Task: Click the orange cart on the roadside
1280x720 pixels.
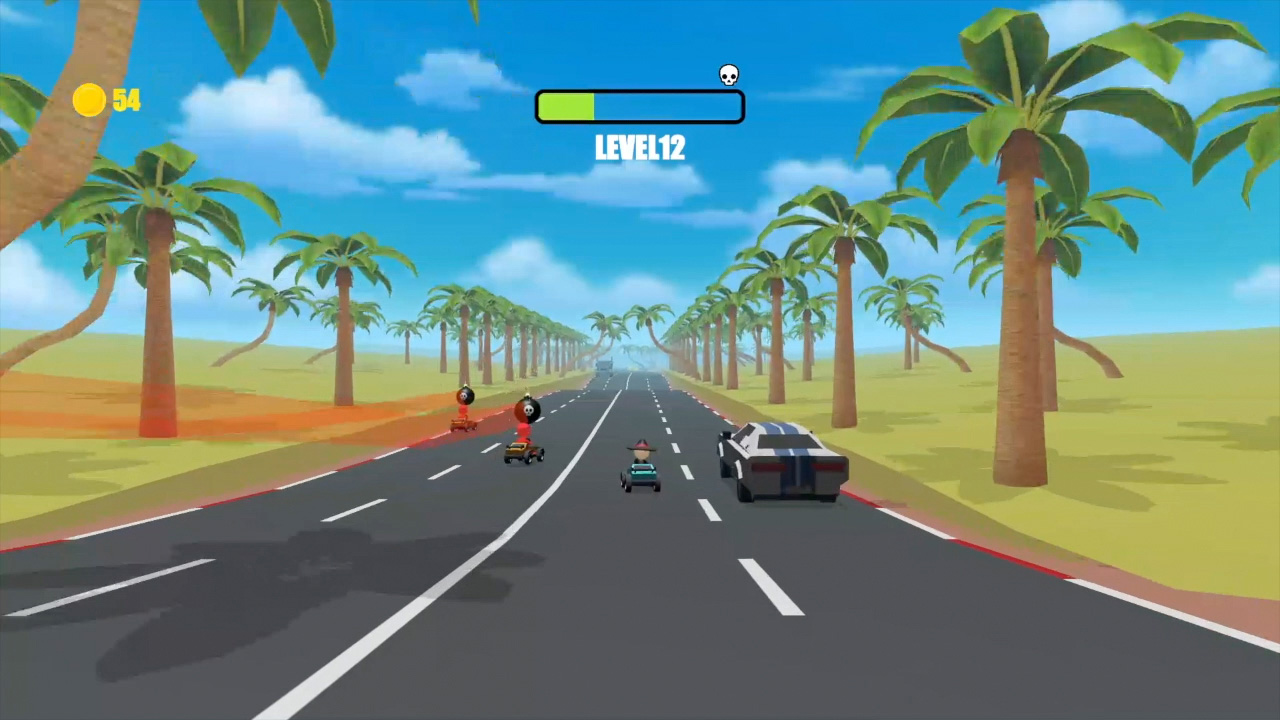Action: 462,424
